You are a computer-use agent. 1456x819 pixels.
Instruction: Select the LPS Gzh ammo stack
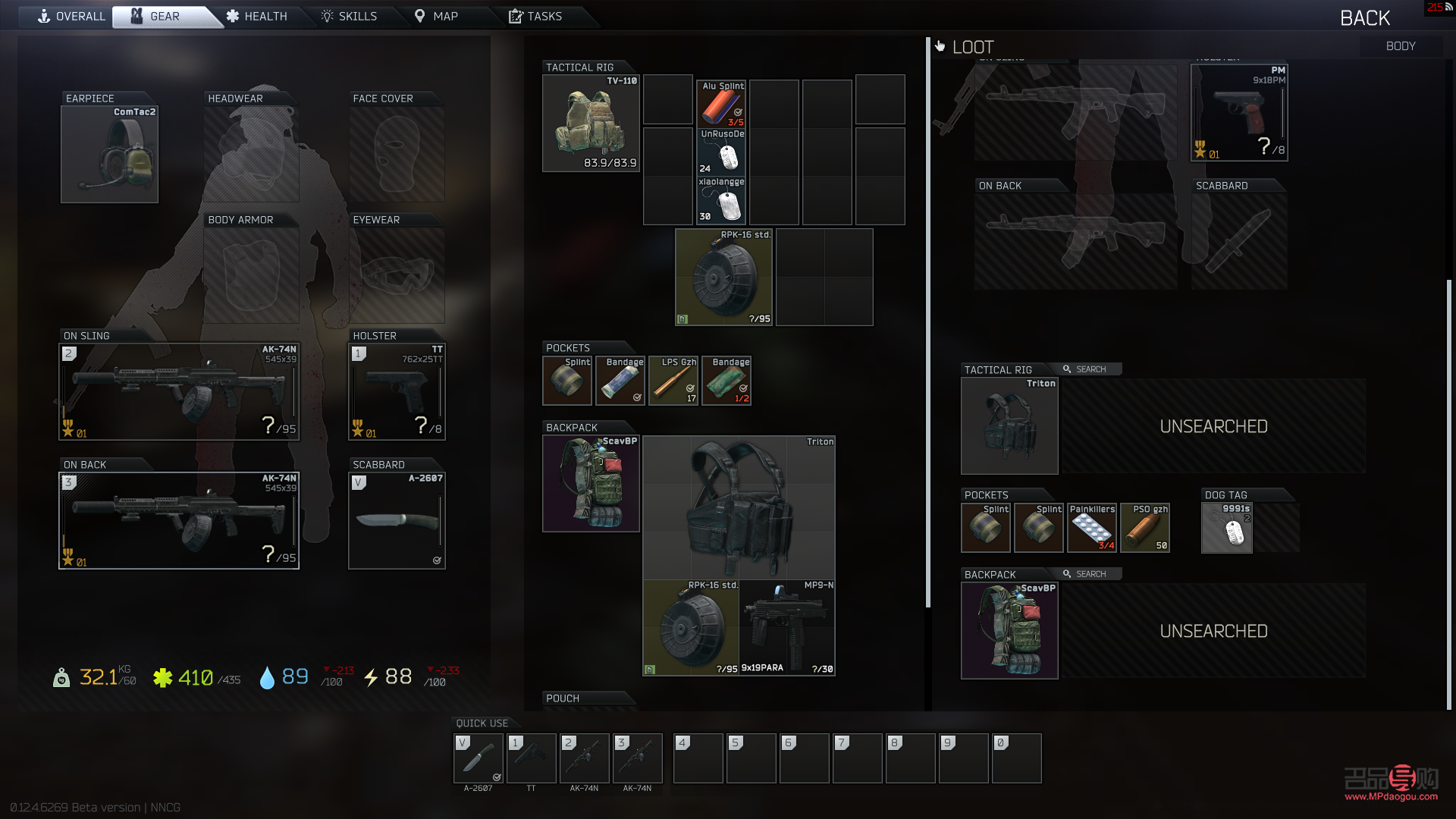673,381
